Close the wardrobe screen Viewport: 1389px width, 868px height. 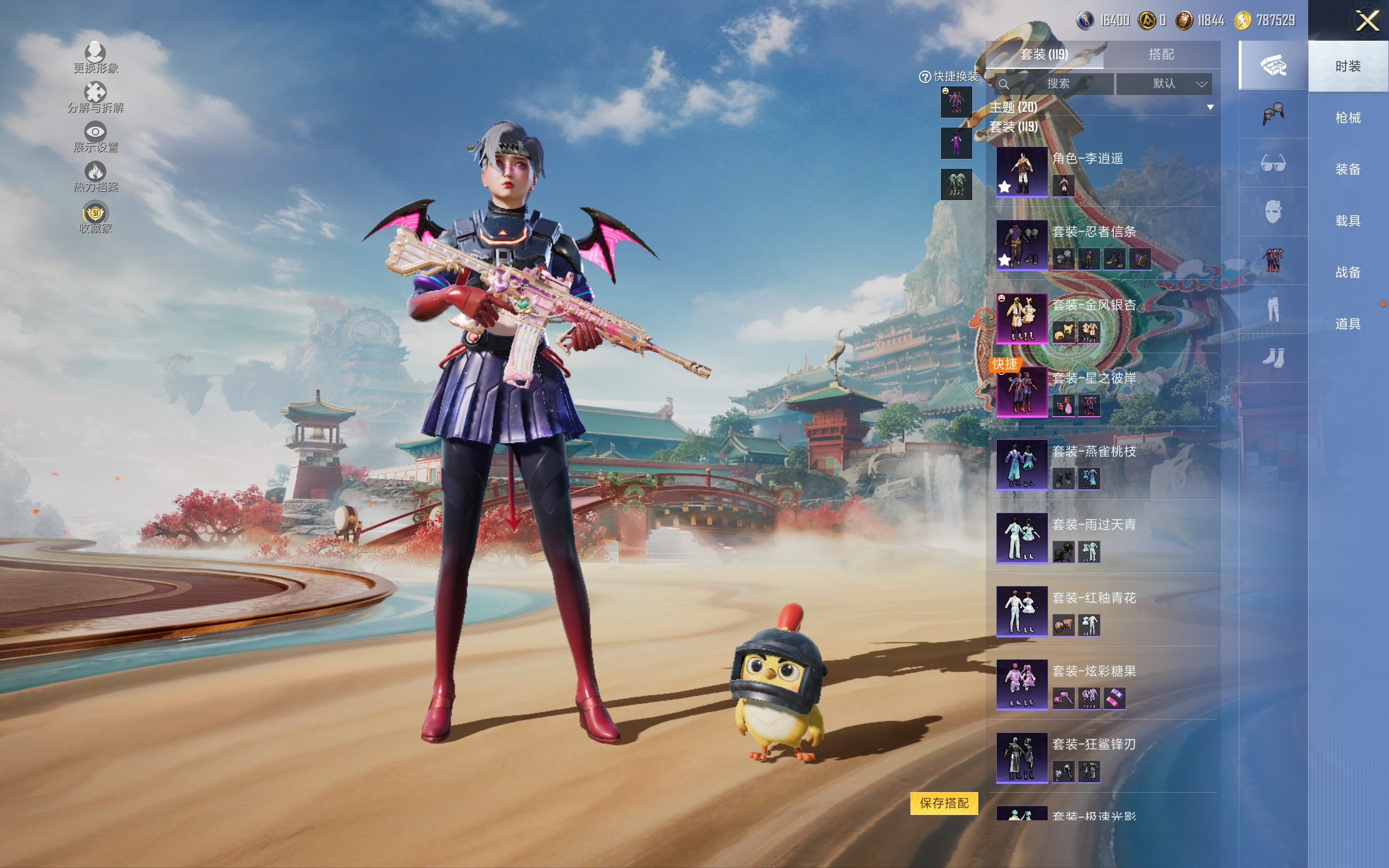1367,21
